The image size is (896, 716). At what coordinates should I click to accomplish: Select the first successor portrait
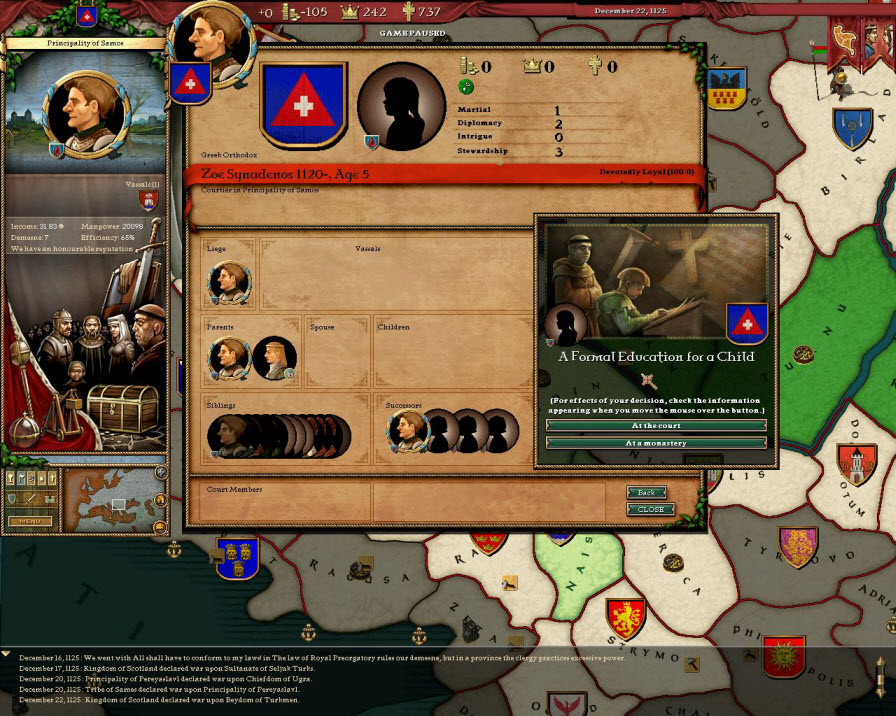pyautogui.click(x=407, y=431)
